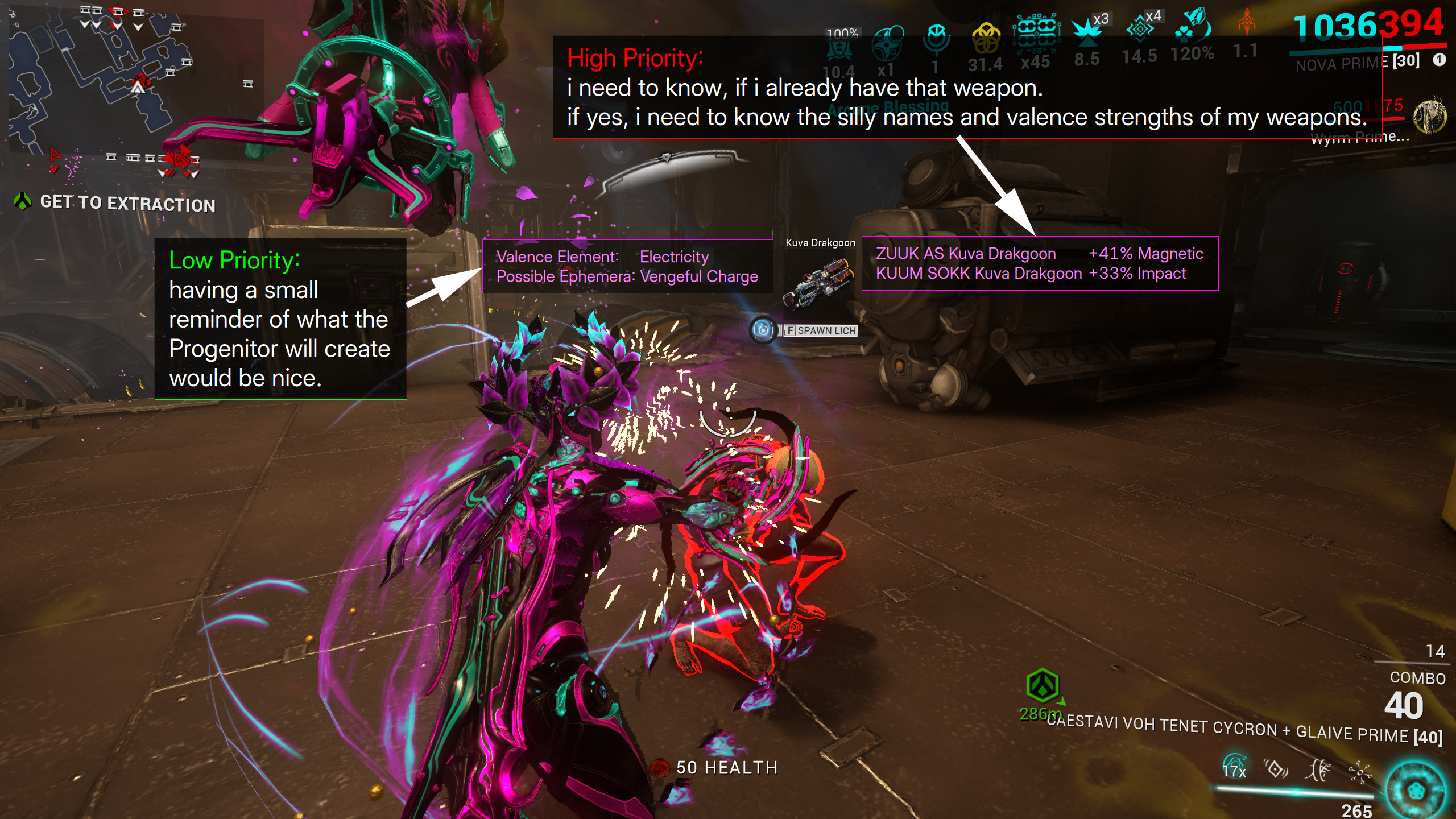Activate the Null Star ability showing 17x
1456x819 pixels.
[x=1234, y=768]
